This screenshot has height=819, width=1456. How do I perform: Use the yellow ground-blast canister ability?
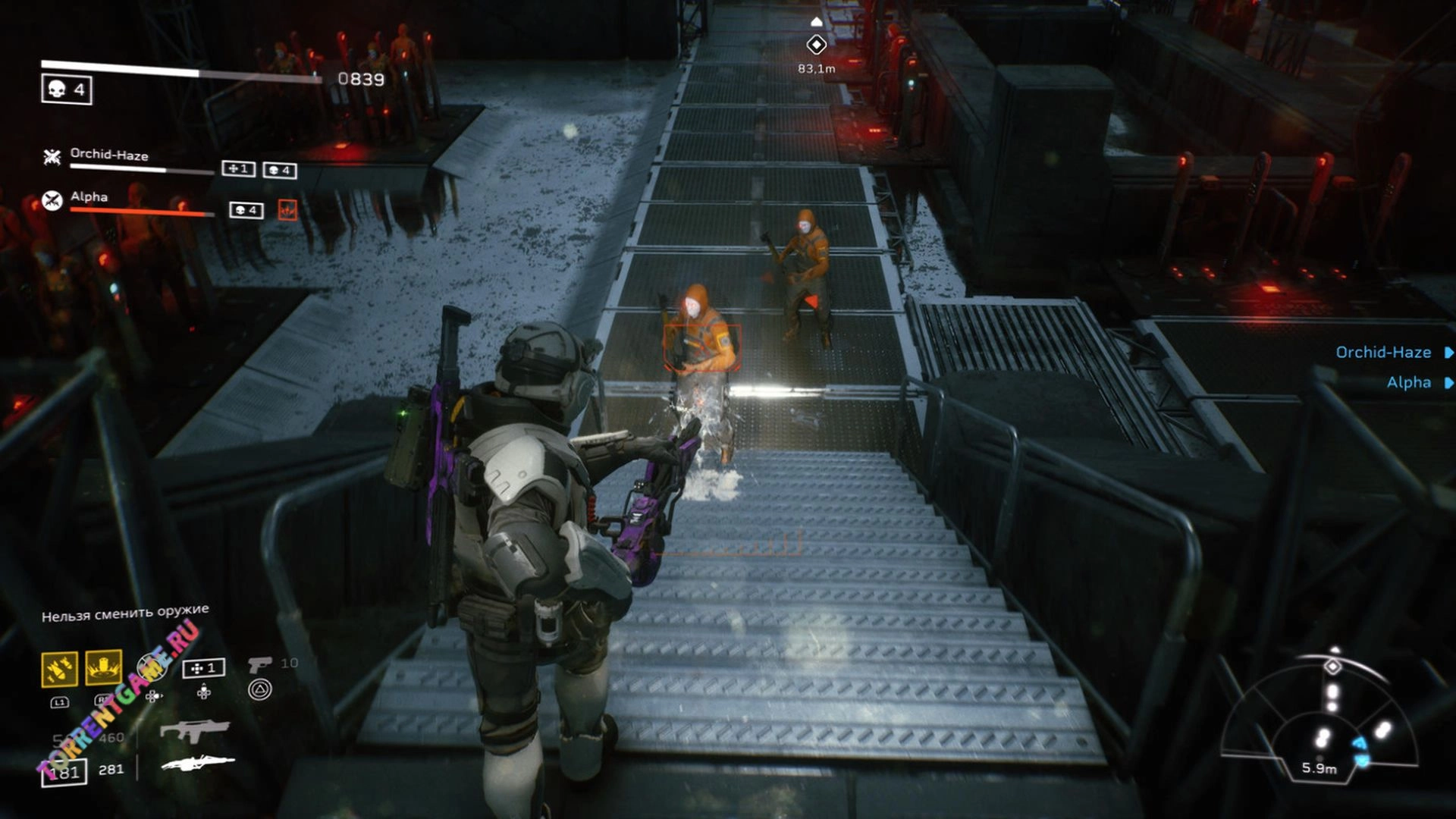point(103,668)
